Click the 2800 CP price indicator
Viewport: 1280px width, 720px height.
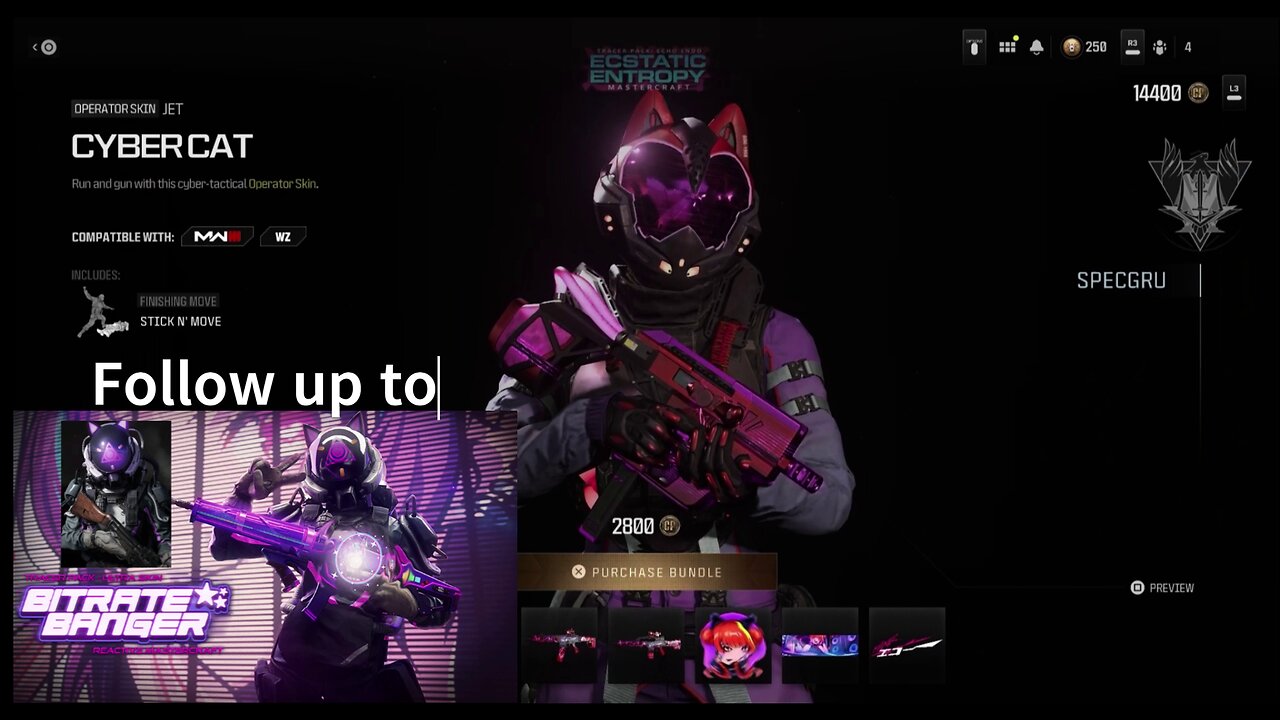[x=645, y=525]
